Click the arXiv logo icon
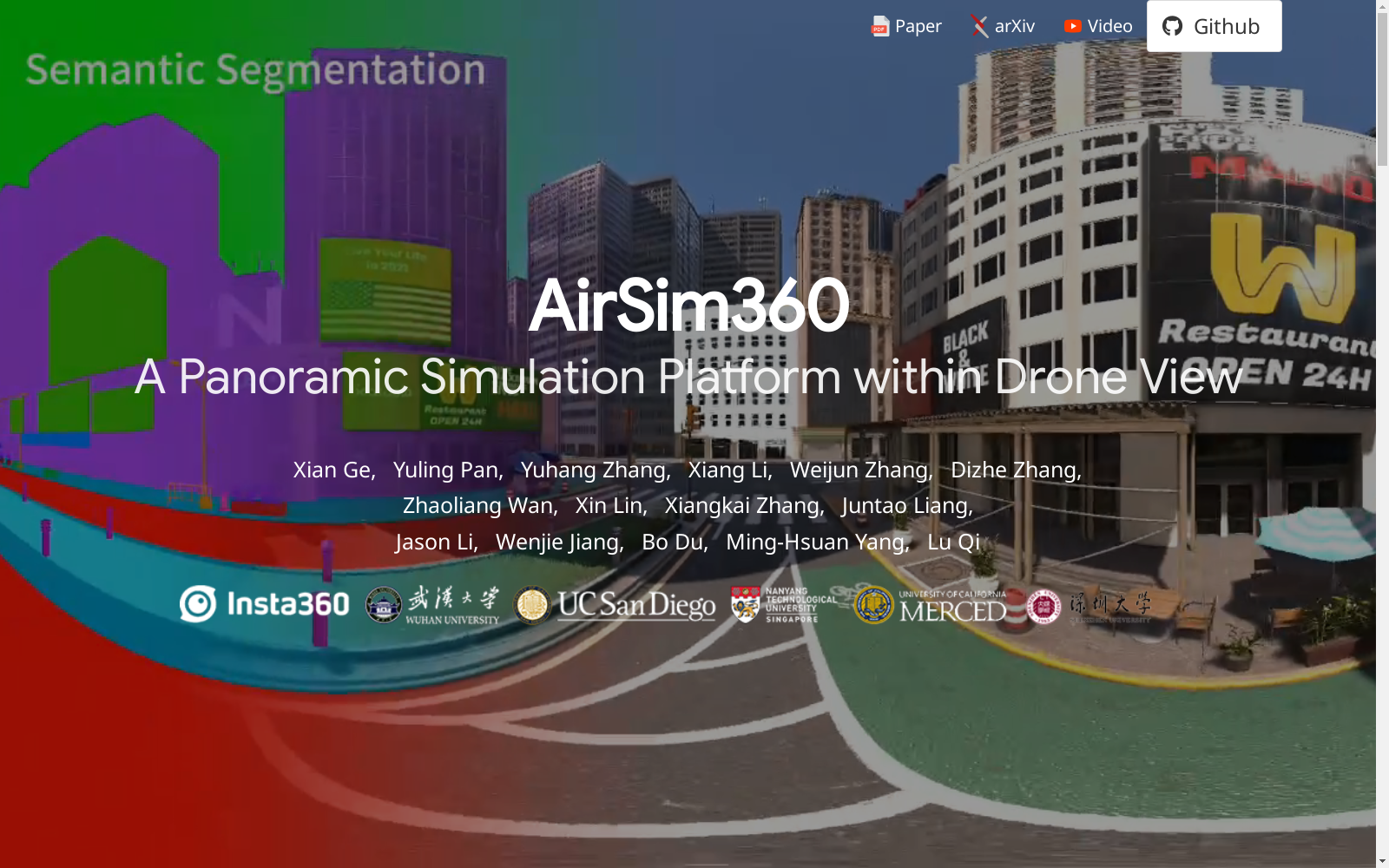 tap(979, 26)
